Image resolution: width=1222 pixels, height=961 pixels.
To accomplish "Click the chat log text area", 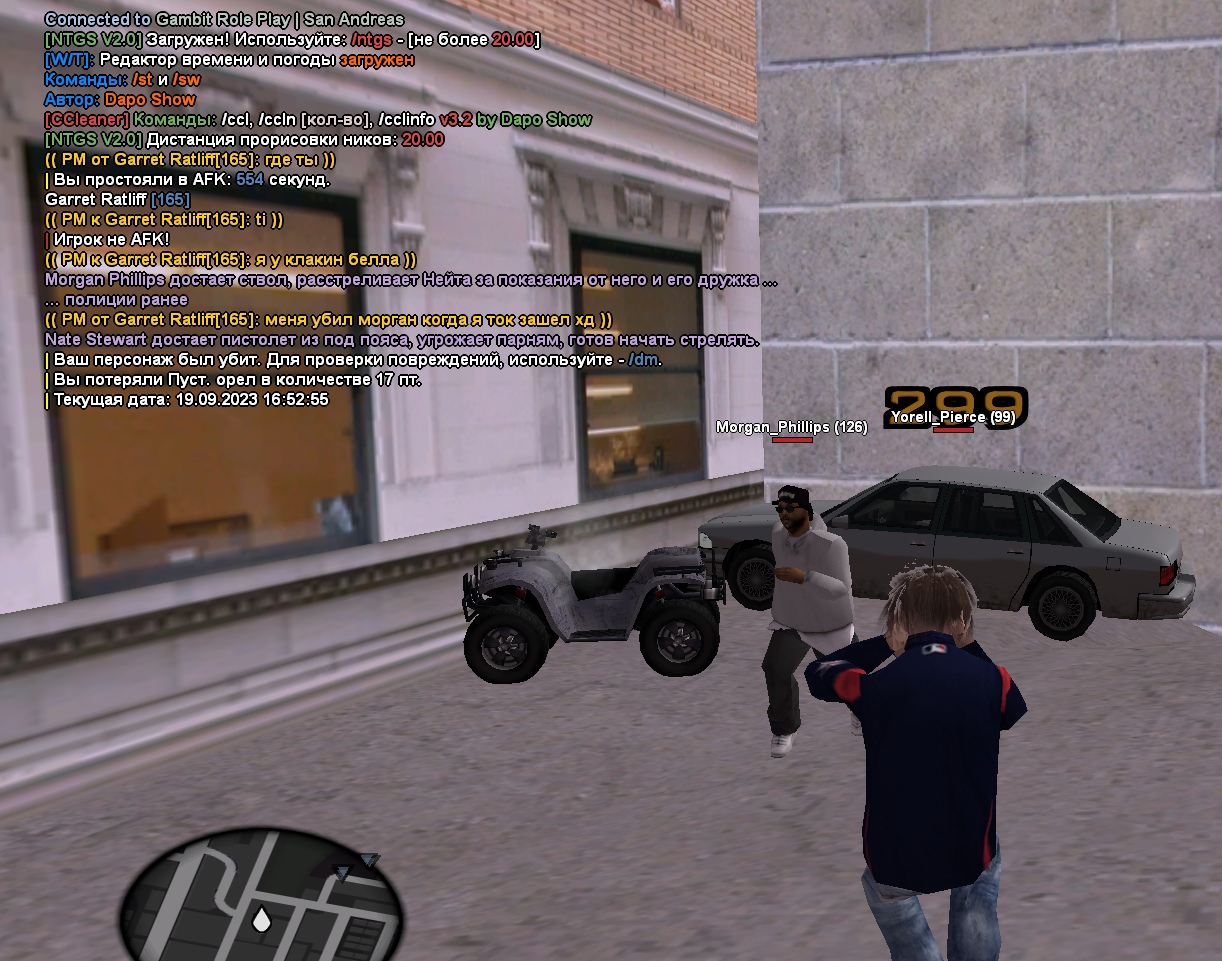I will coord(400,210).
